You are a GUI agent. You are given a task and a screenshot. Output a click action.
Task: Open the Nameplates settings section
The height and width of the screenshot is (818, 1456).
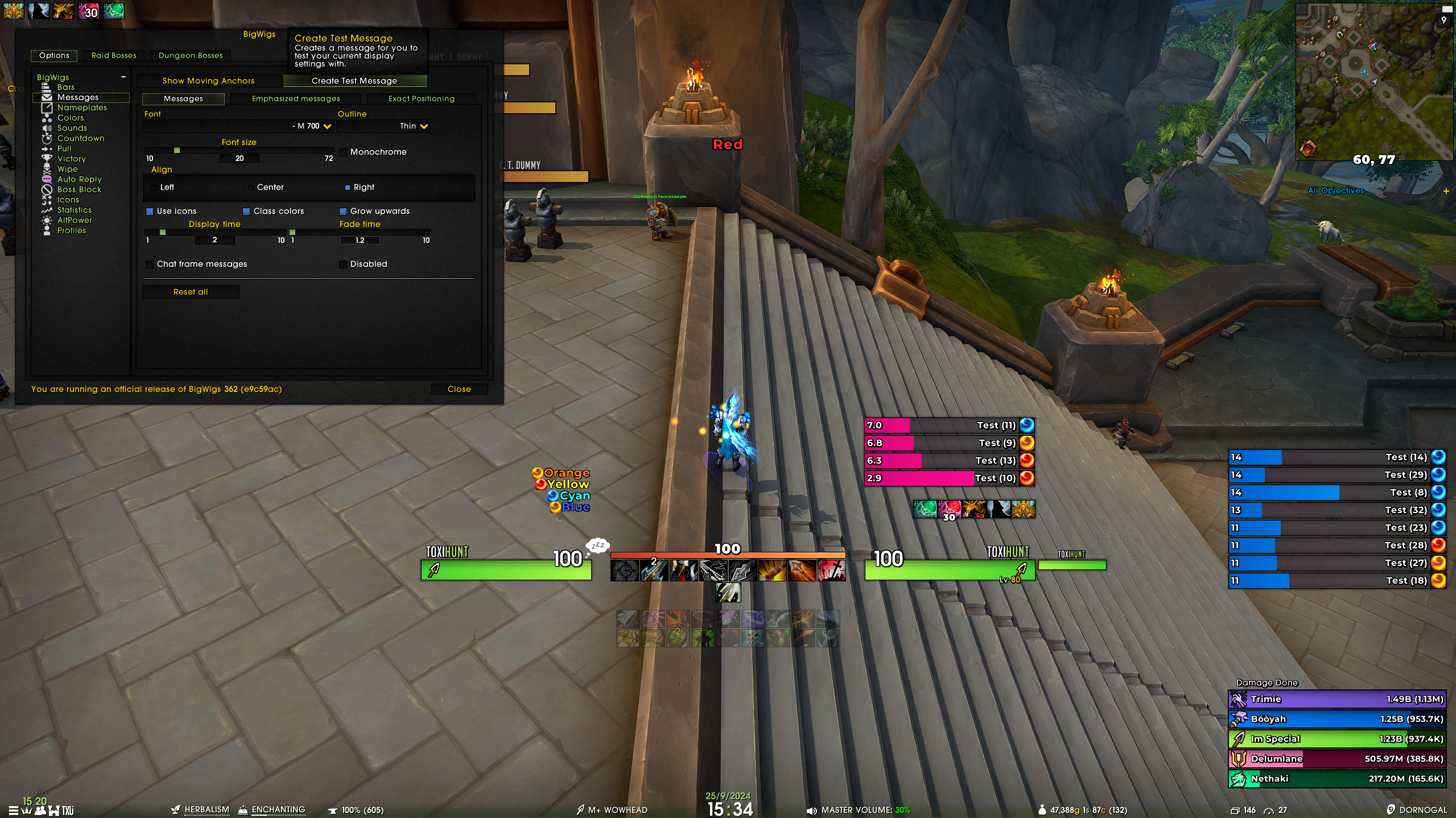(82, 108)
